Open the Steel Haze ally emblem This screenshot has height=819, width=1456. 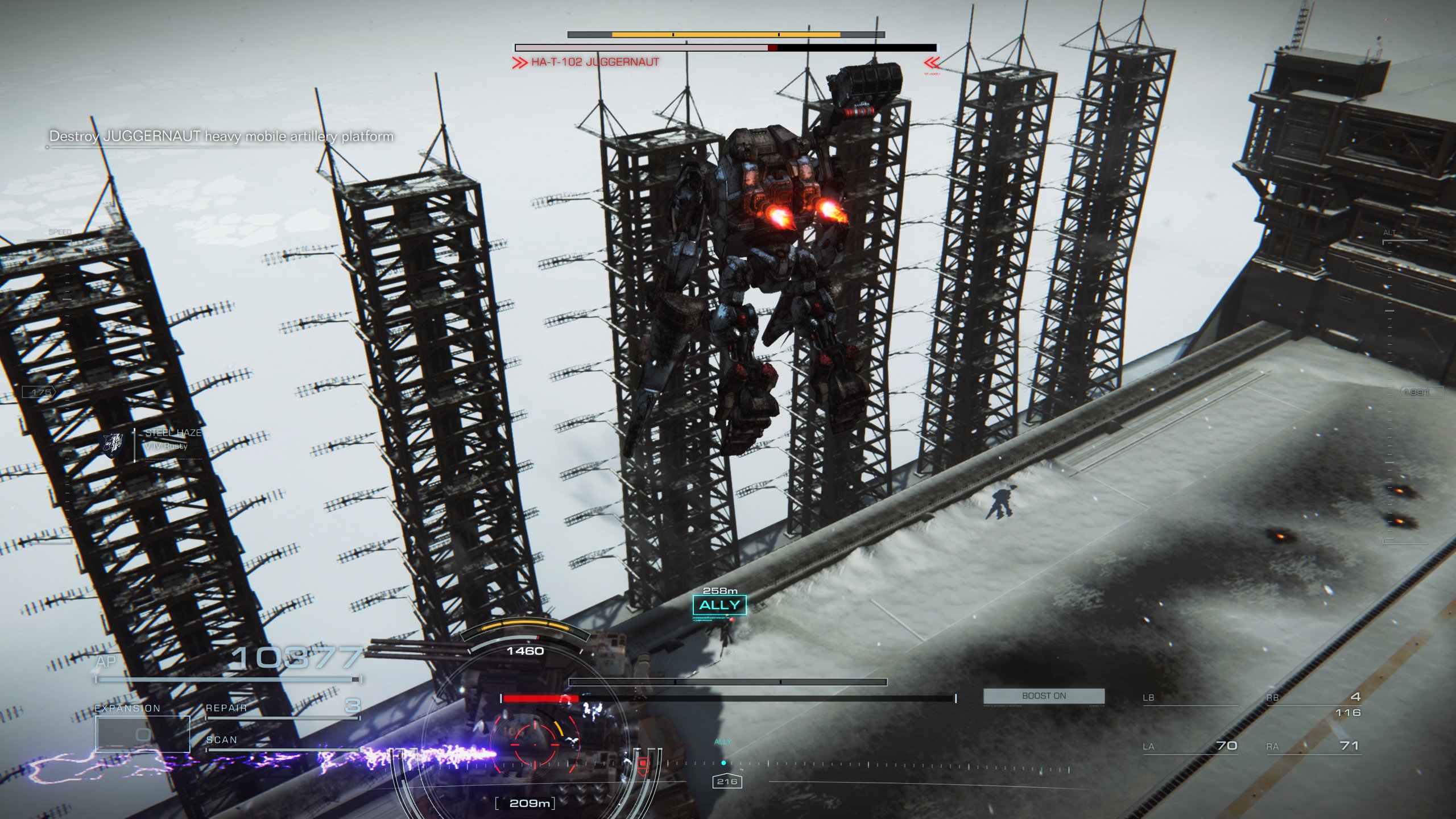[113, 444]
